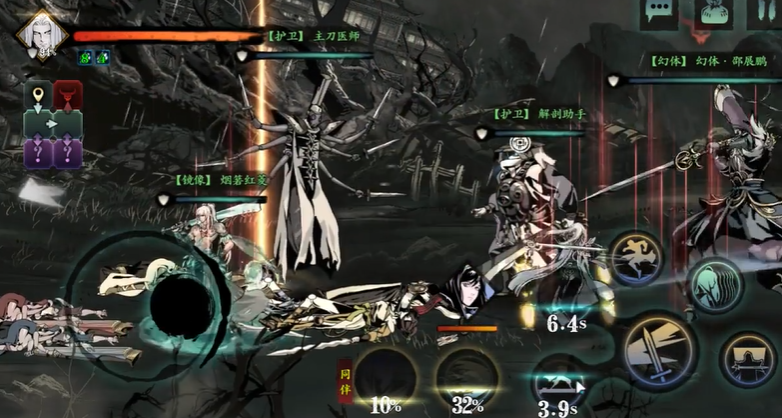Open the room minimap grid
This screenshot has height=418, width=782.
pos(52,124)
